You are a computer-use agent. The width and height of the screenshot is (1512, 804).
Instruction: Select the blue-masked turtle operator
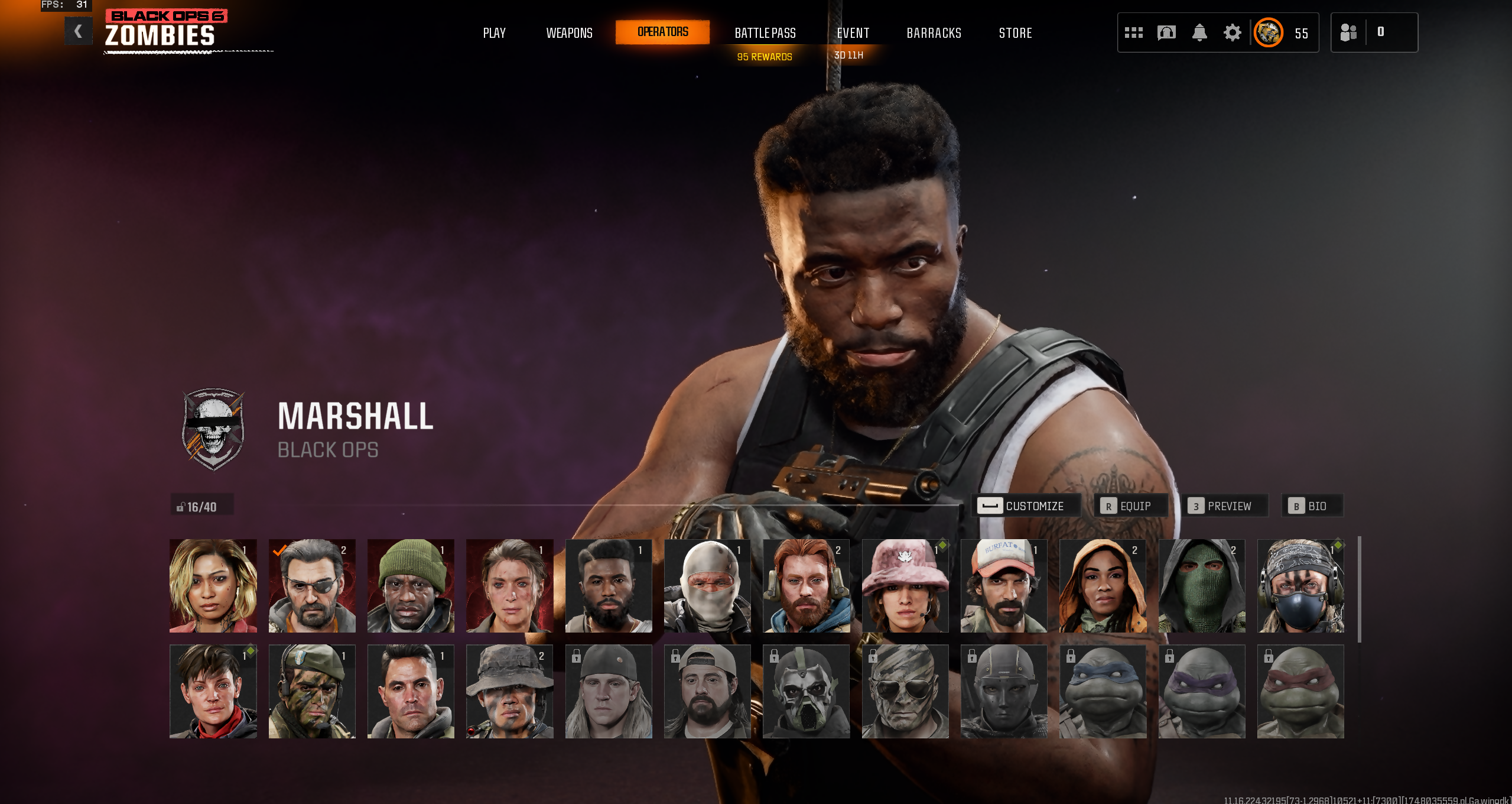[1103, 692]
